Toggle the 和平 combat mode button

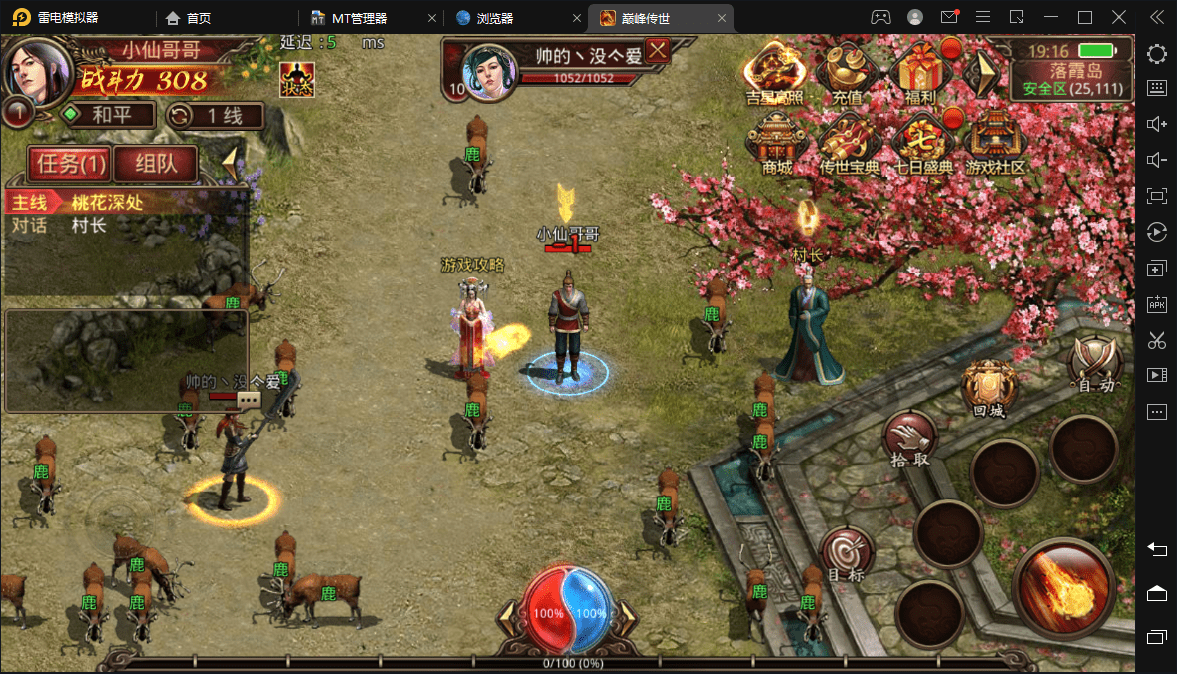point(108,115)
